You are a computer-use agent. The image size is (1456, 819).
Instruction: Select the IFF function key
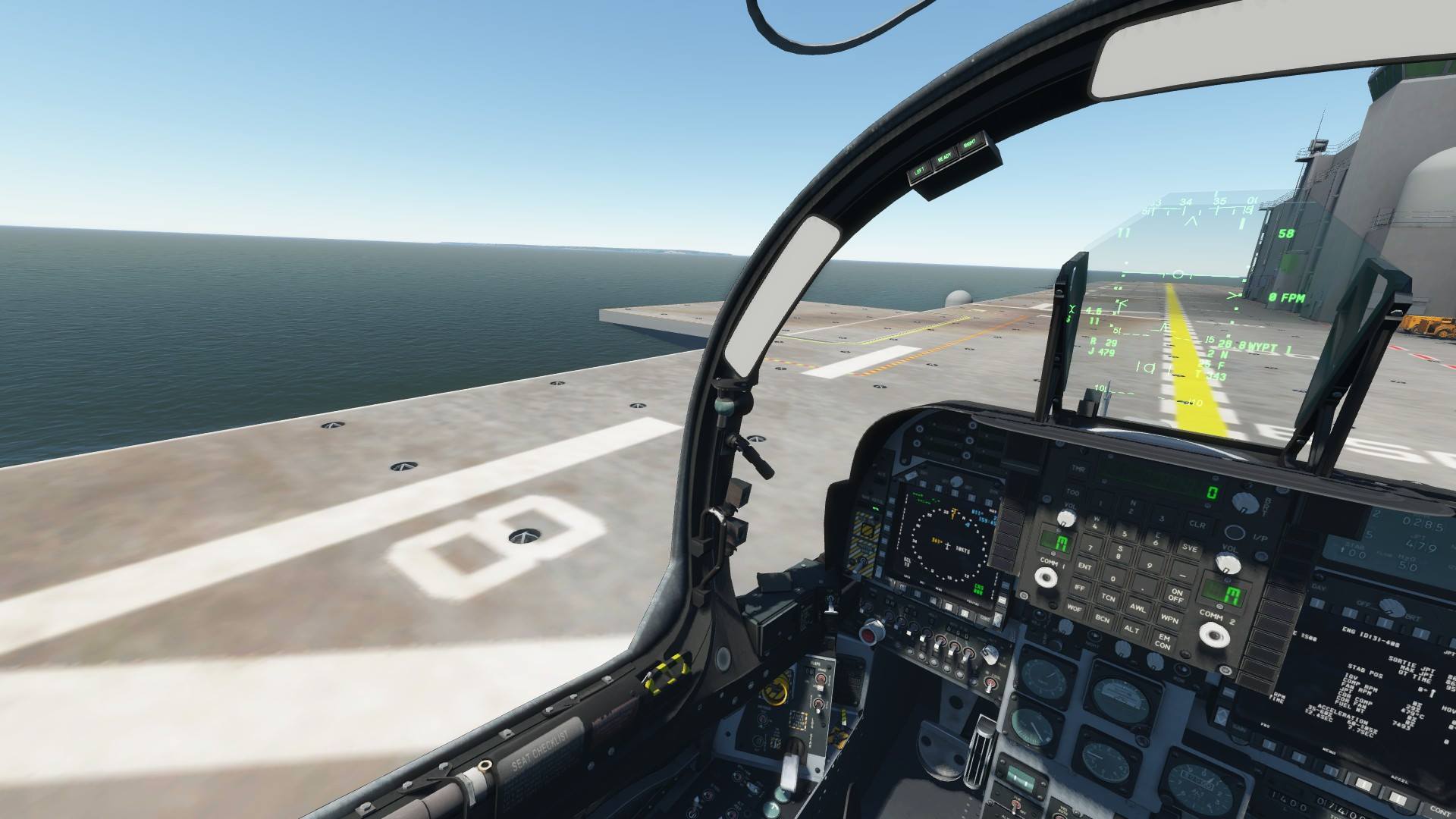[x=1078, y=587]
